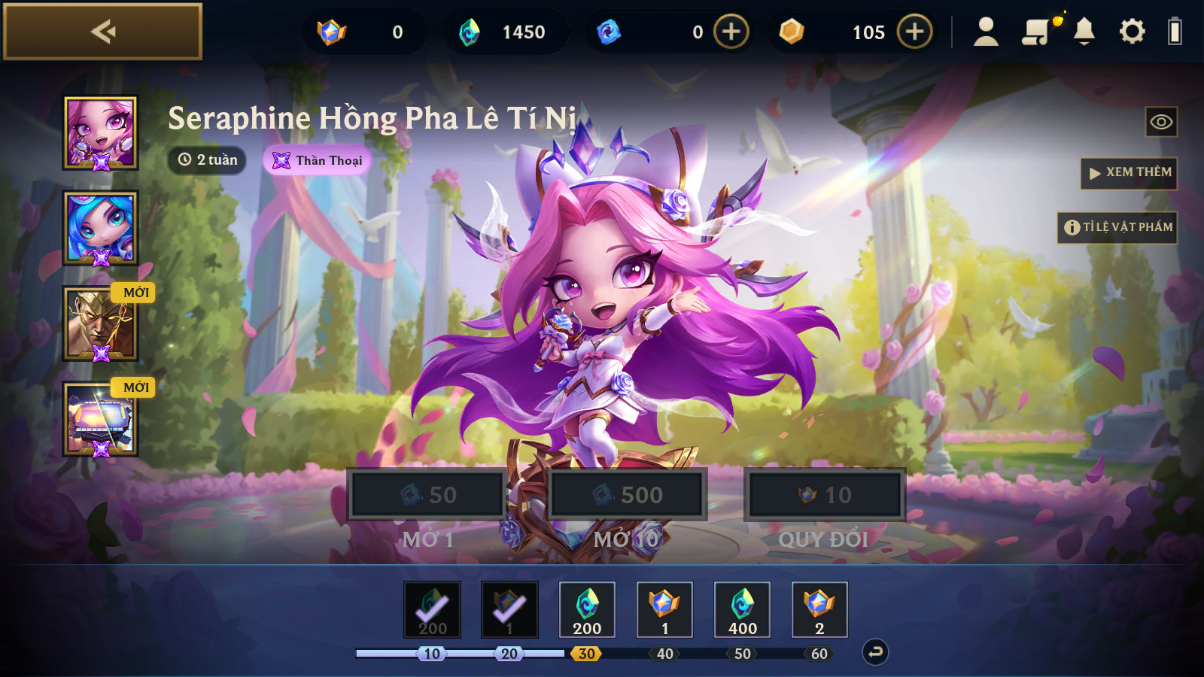Open one for 50 (Mở 1)

click(428, 495)
